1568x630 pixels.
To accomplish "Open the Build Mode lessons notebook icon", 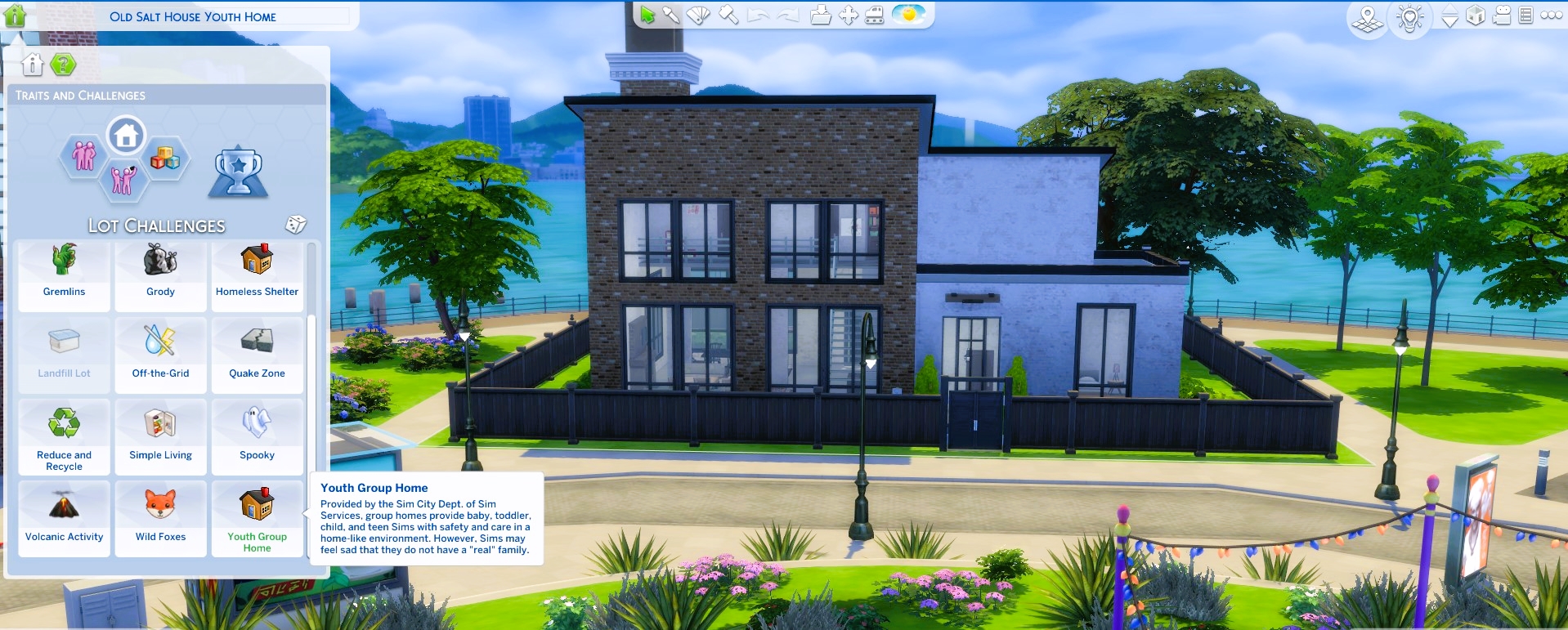I will click(x=1525, y=14).
